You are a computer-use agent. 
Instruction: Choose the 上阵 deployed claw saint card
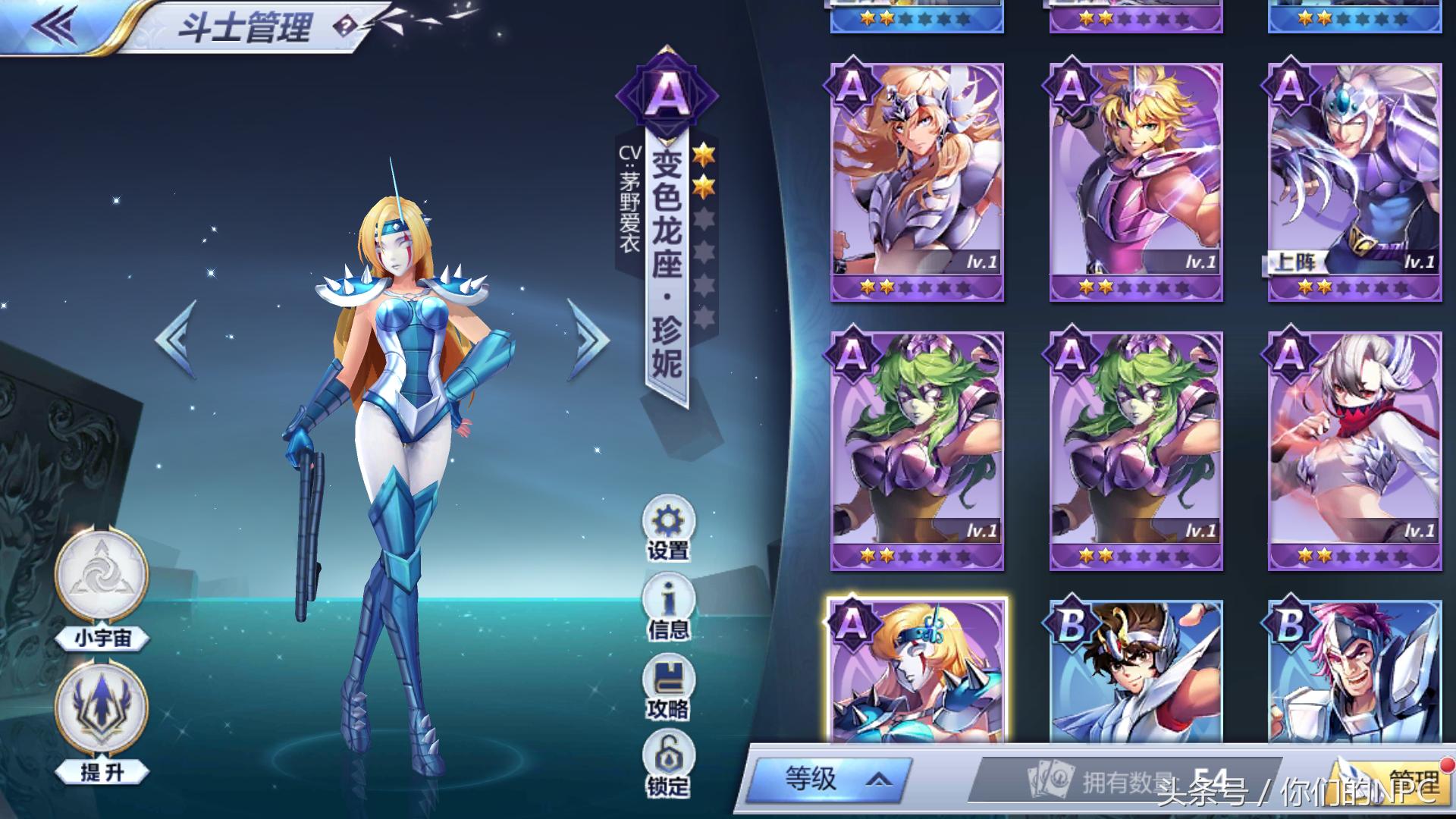coord(1354,182)
